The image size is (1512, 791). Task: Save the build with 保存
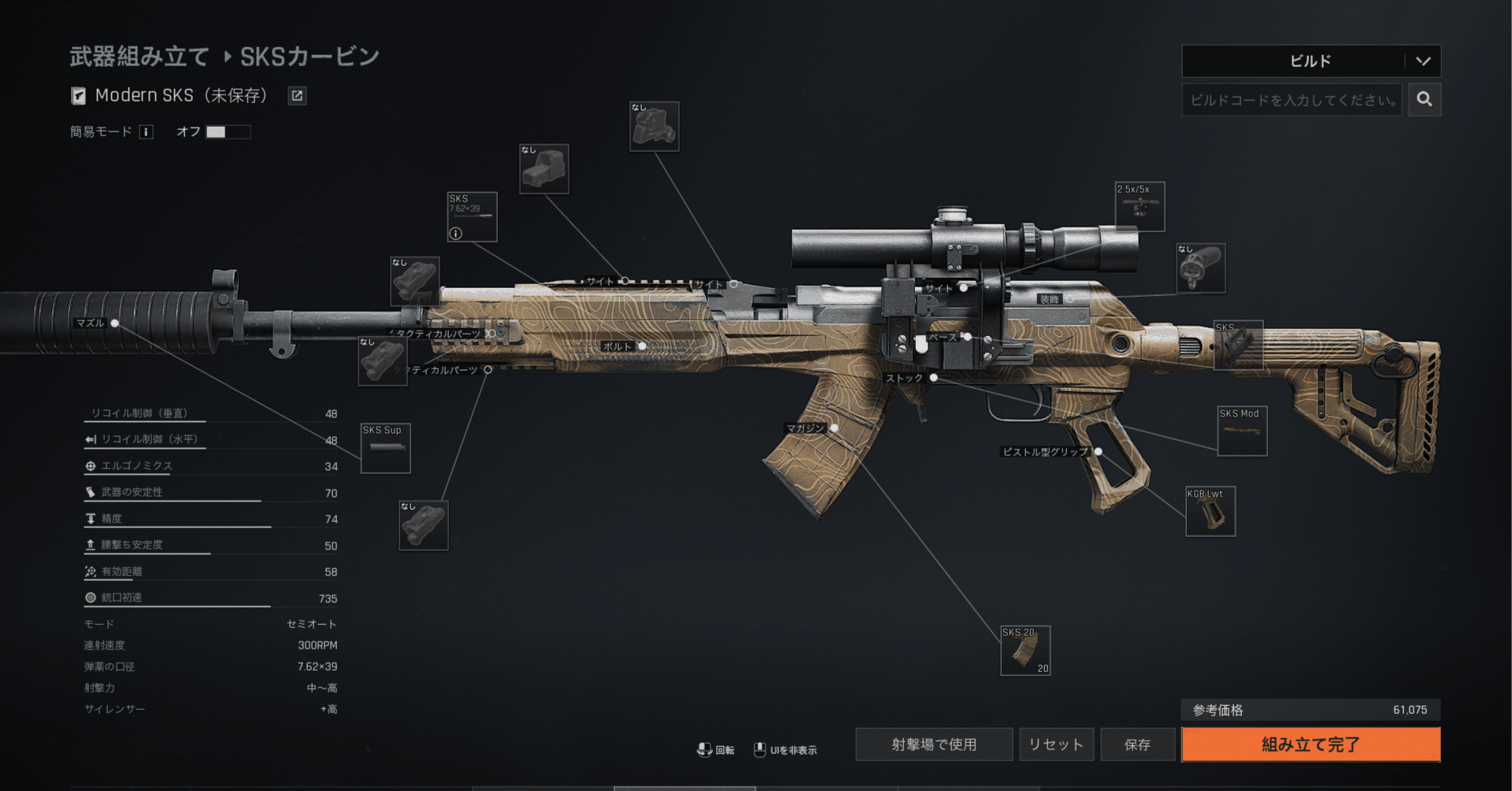pyautogui.click(x=1137, y=745)
